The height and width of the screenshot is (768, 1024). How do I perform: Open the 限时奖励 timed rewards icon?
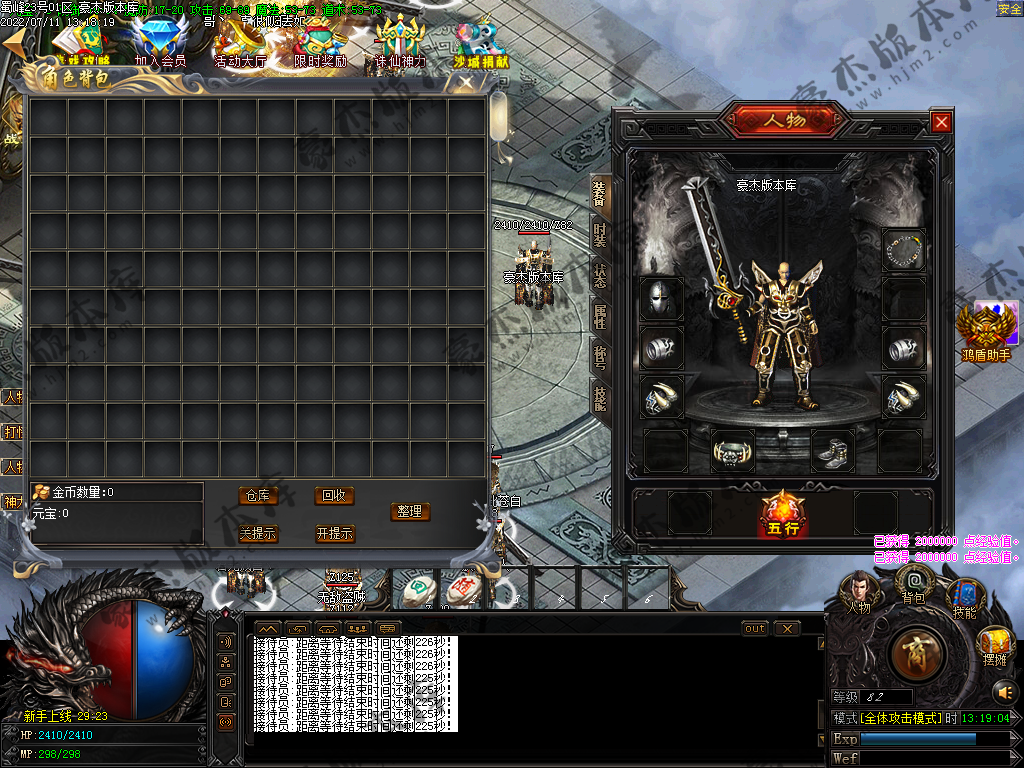coord(320,43)
